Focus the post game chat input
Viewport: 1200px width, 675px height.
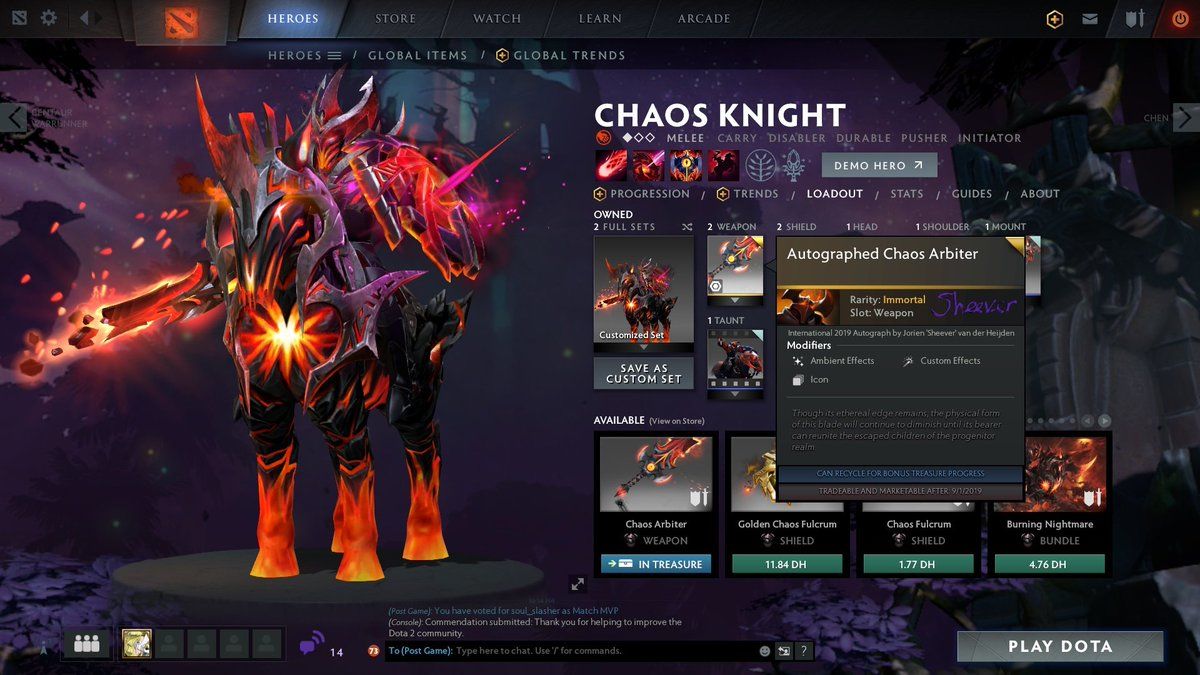pyautogui.click(x=600, y=651)
